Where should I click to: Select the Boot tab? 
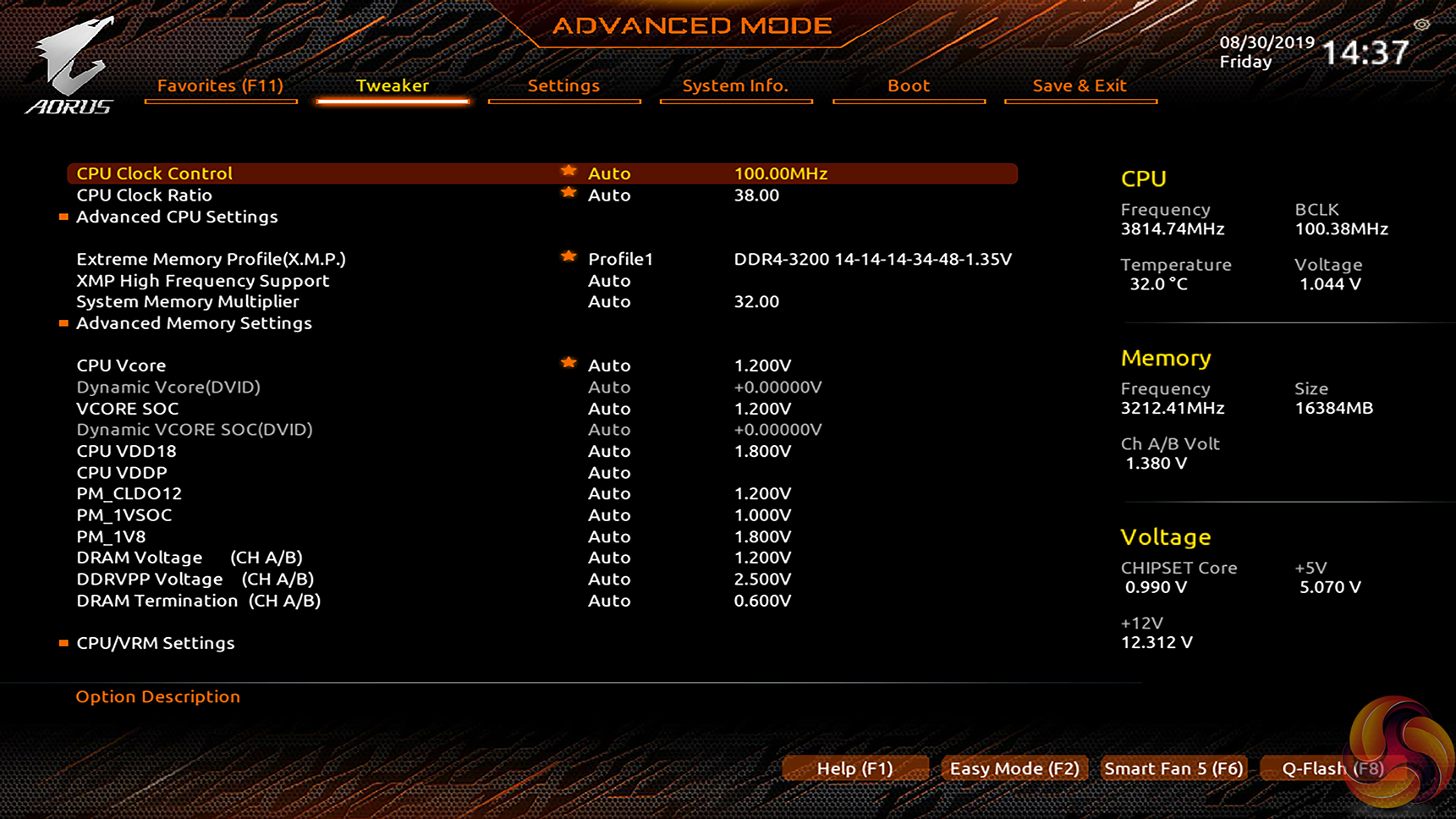(909, 85)
